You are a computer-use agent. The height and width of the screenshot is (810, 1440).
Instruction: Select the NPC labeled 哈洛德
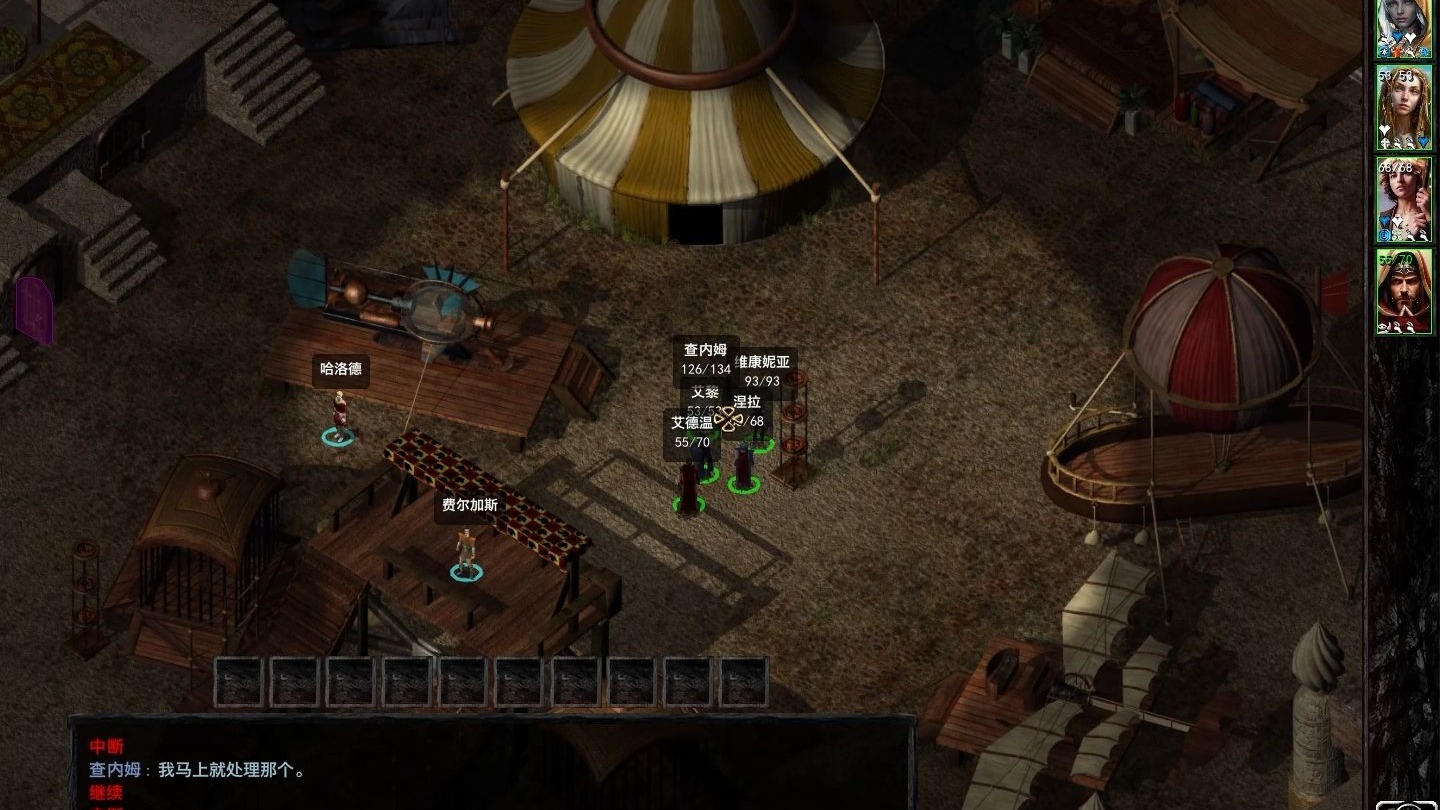click(339, 415)
